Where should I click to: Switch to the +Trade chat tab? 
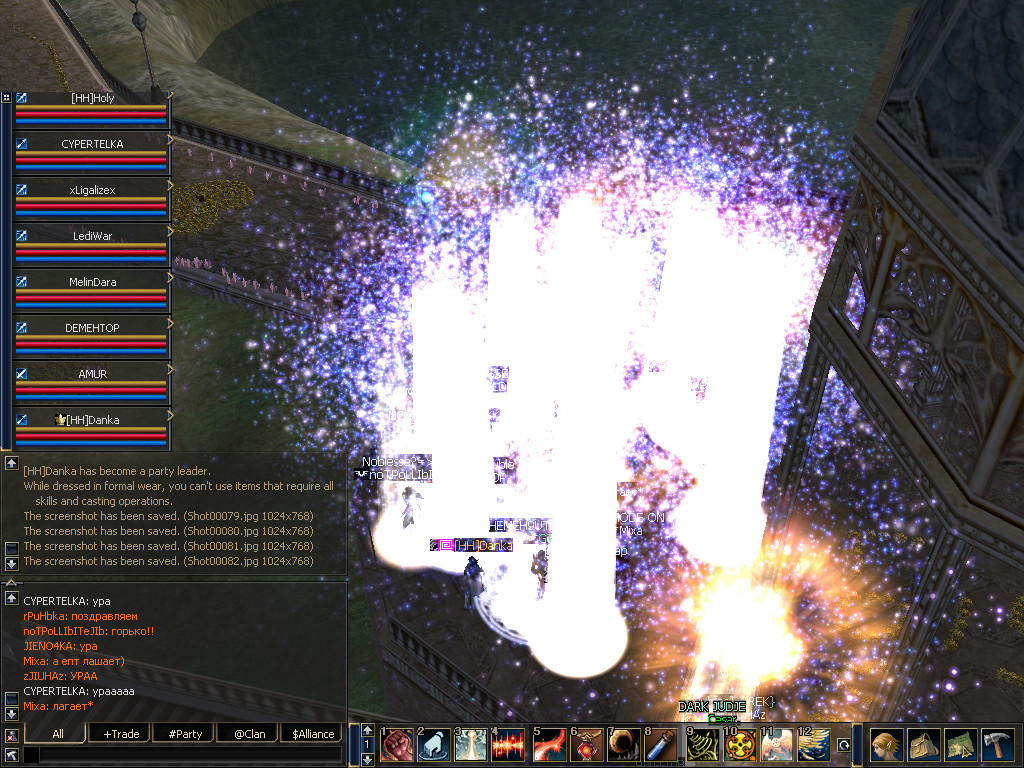[x=121, y=734]
